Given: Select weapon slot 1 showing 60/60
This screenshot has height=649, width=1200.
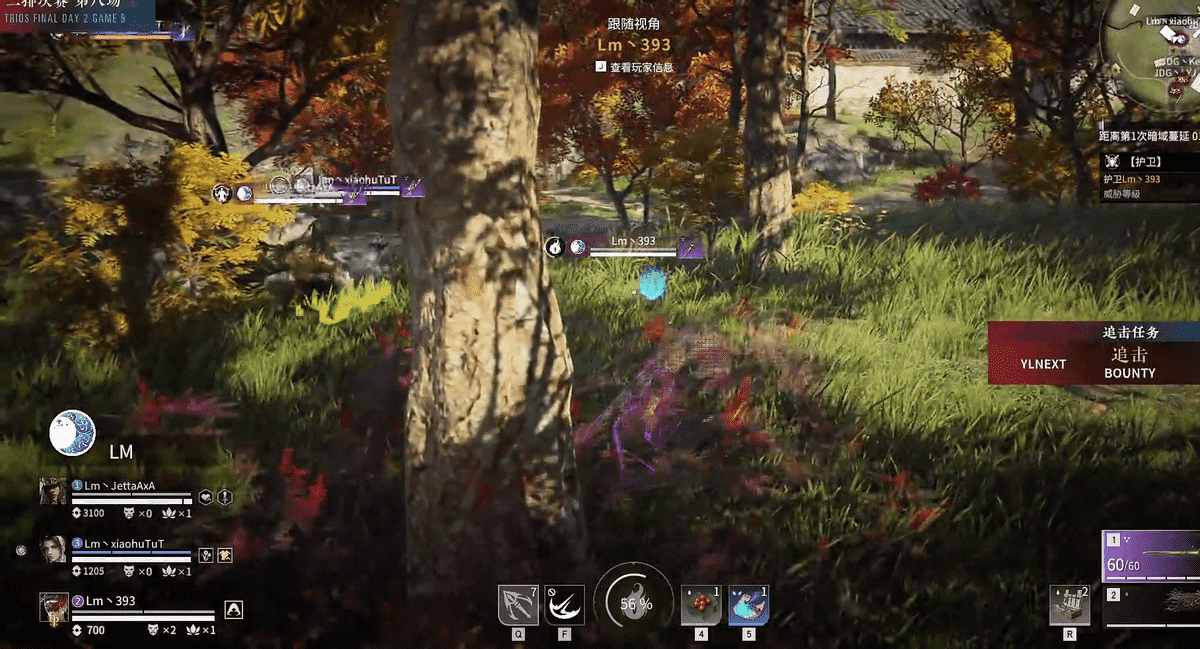Looking at the screenshot, I should (1150, 556).
